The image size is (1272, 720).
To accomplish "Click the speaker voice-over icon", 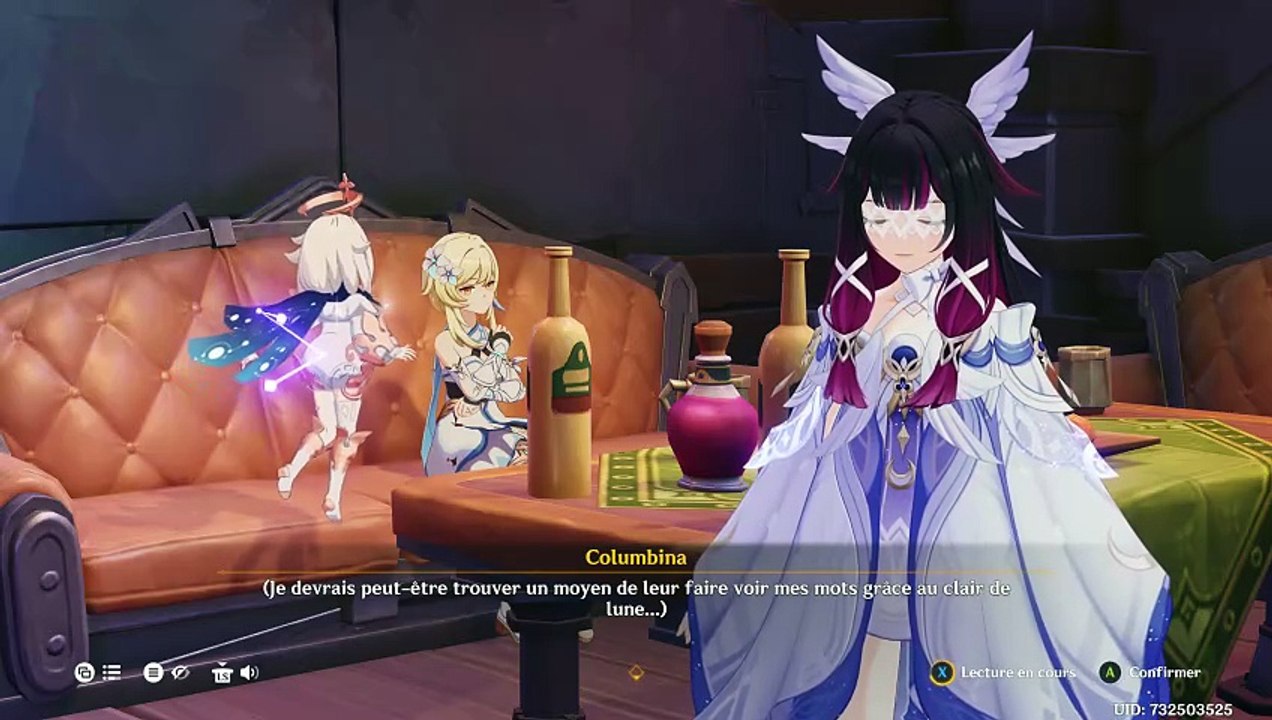I will [x=249, y=673].
